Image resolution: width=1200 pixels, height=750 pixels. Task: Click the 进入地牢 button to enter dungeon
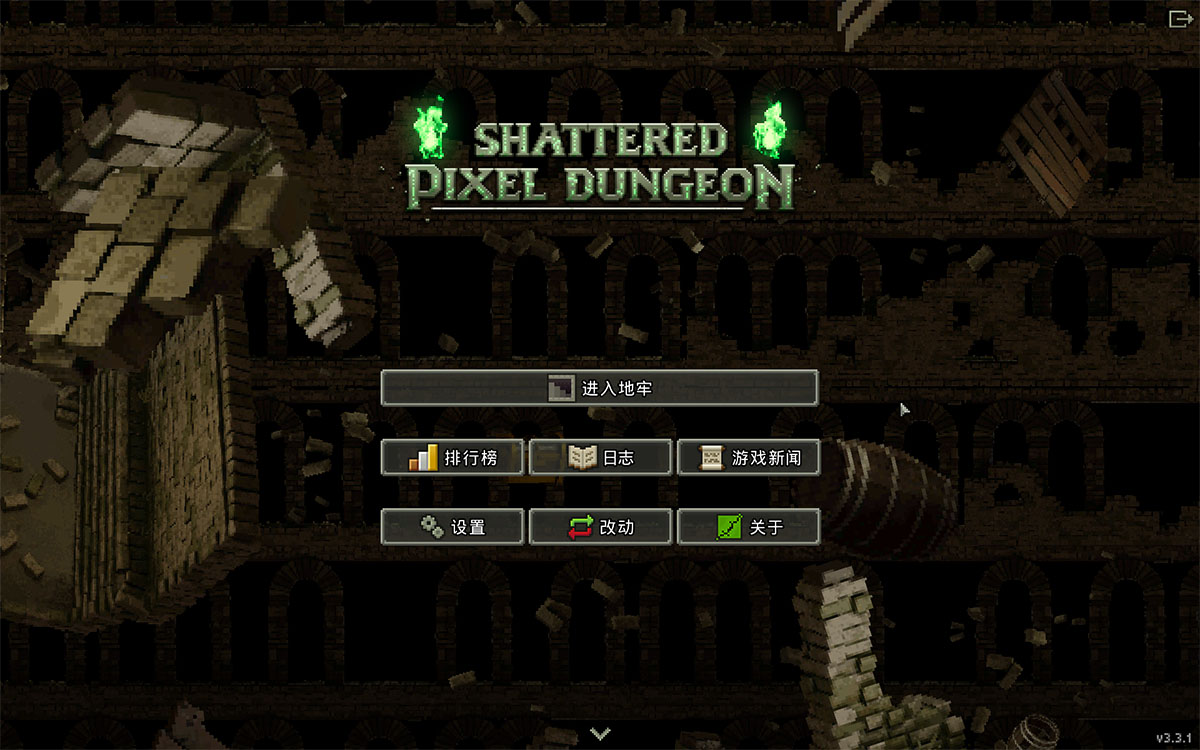tap(599, 388)
